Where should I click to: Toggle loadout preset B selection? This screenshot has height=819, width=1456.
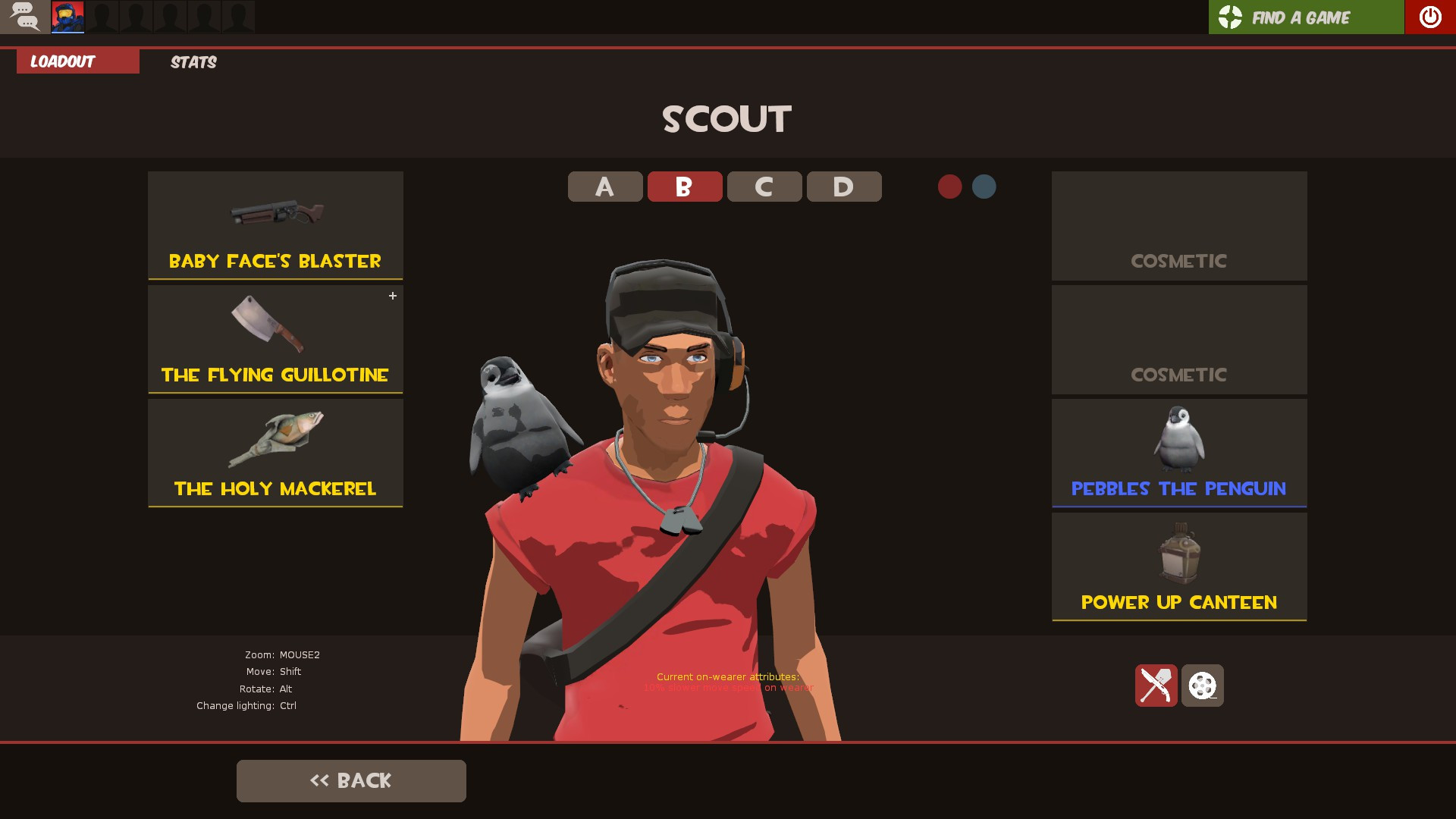point(684,186)
